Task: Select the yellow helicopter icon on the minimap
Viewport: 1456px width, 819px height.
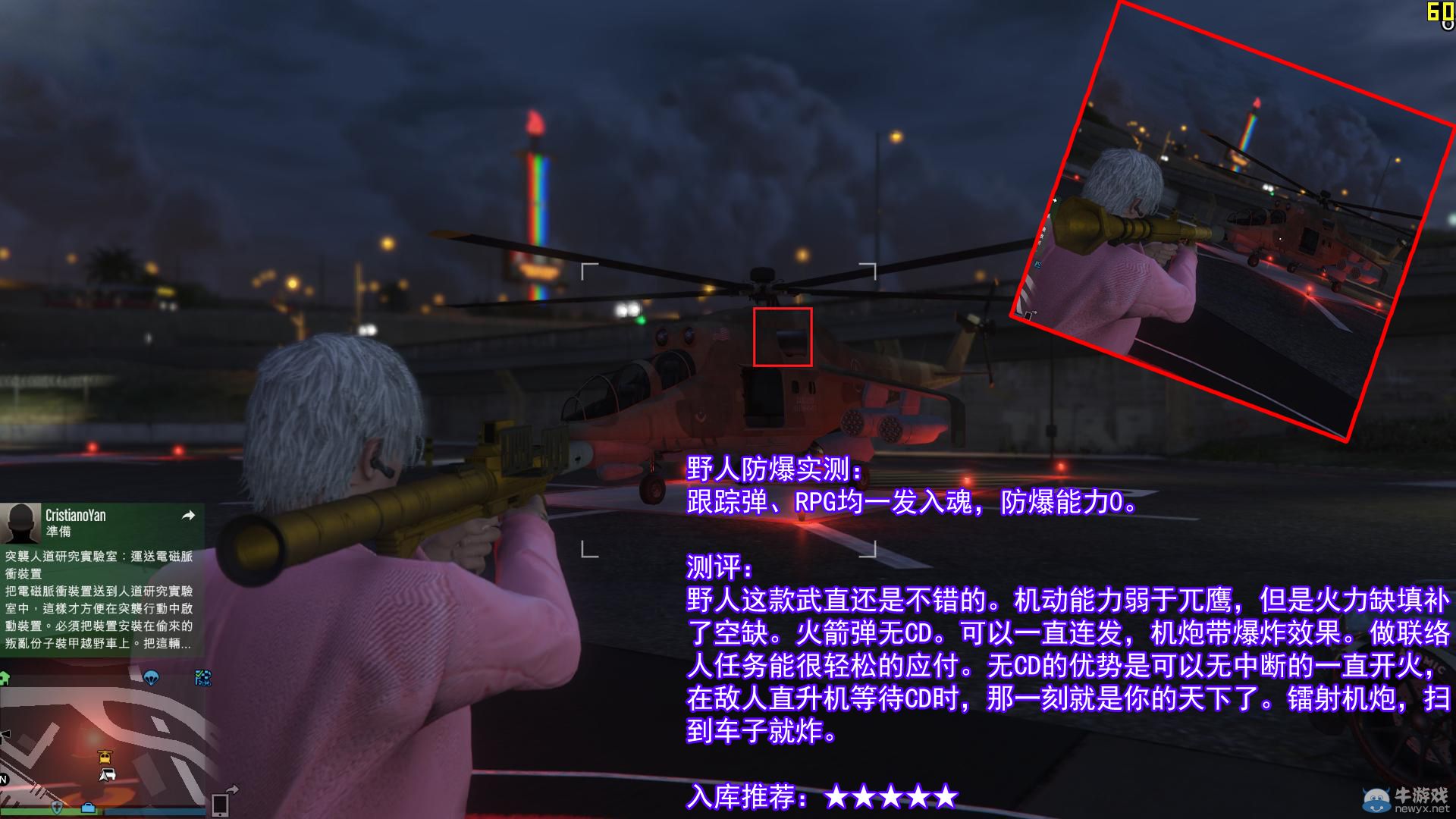Action: click(105, 757)
